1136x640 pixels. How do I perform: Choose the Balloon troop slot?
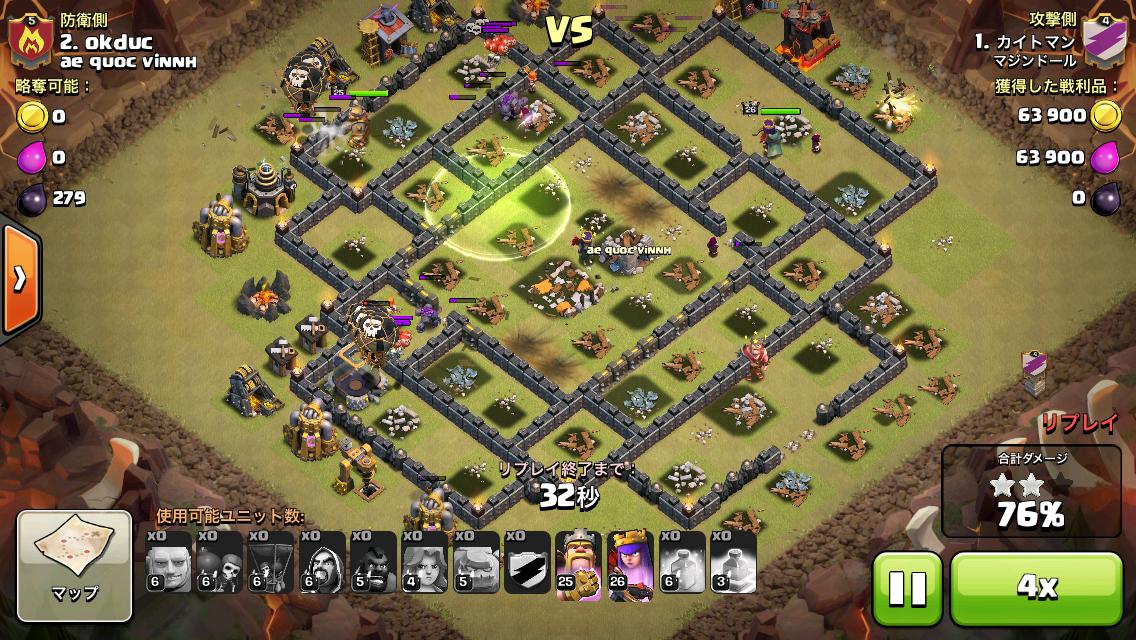coord(270,563)
